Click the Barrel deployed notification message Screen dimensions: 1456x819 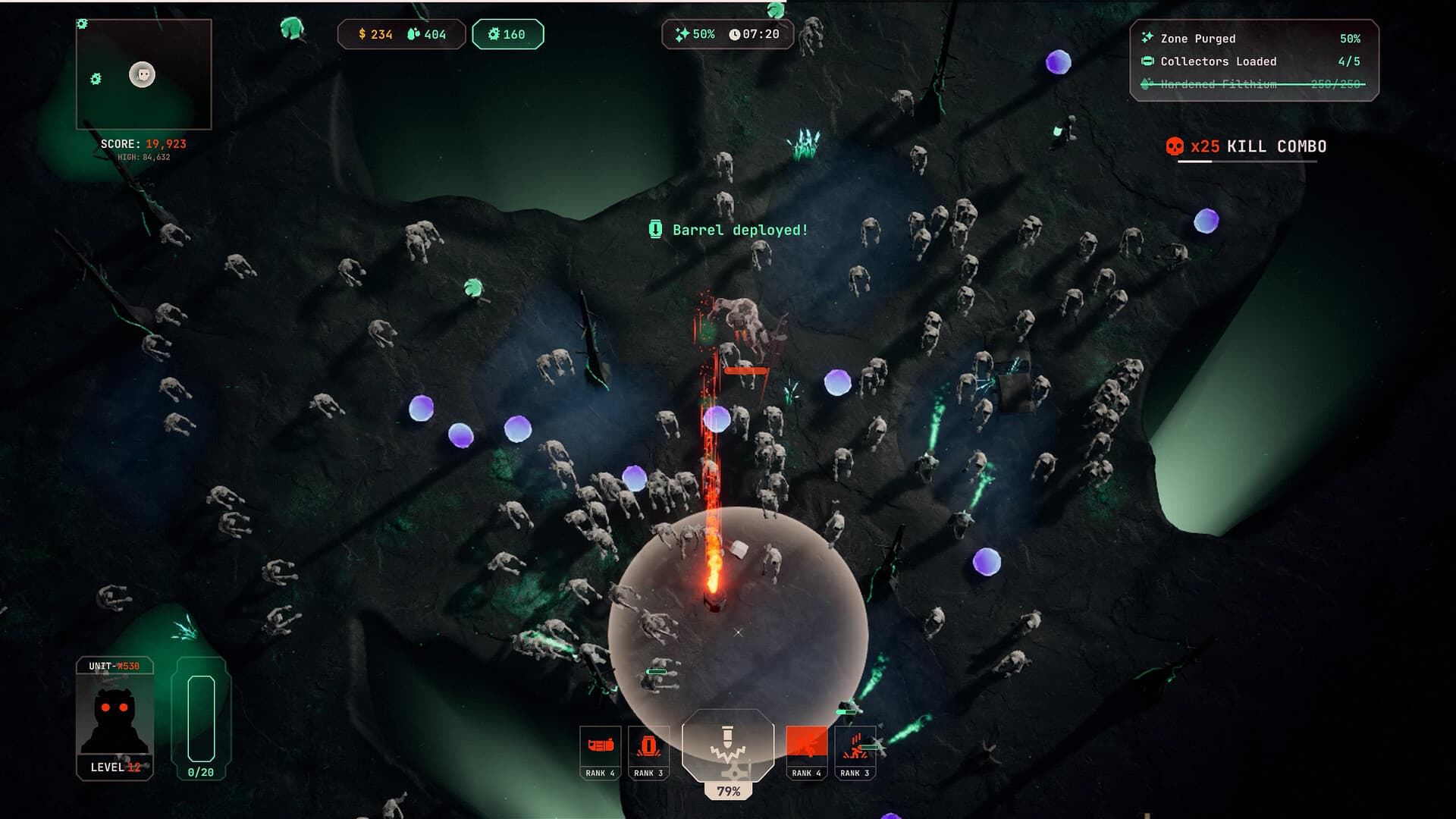click(728, 231)
